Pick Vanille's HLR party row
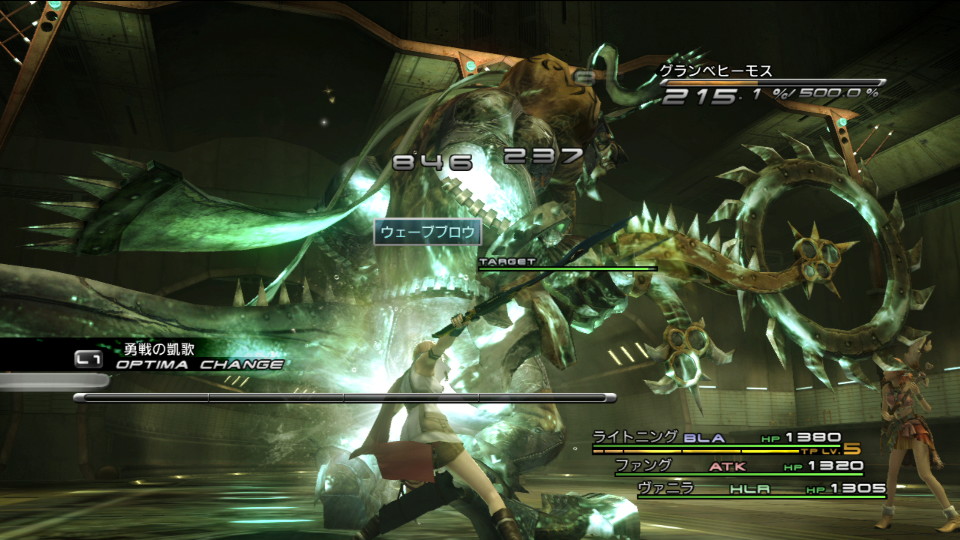The image size is (960, 540). coord(760,489)
